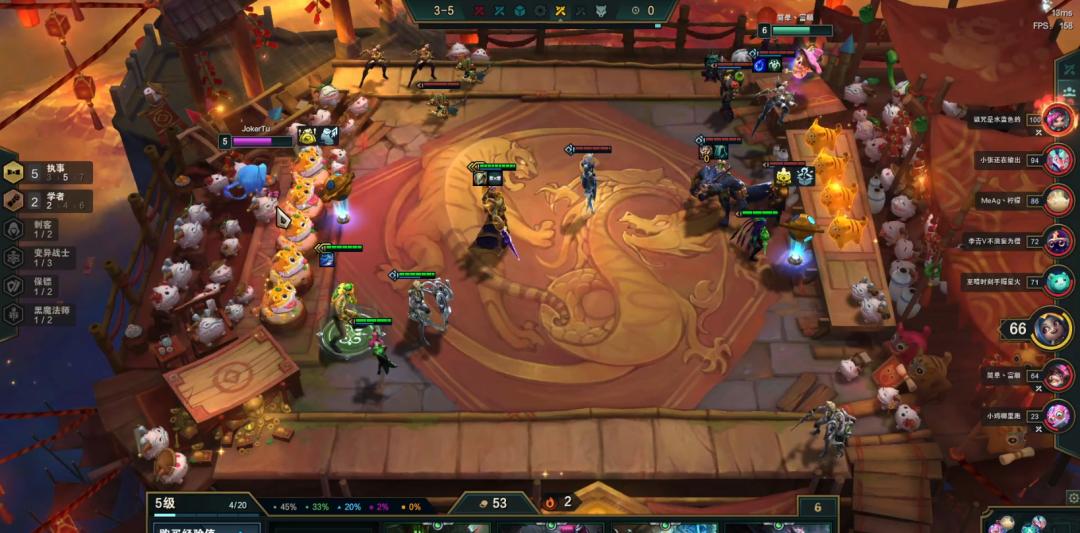
Task: Spectate player 小鸡嘟里奥's board
Action: (x=1058, y=416)
